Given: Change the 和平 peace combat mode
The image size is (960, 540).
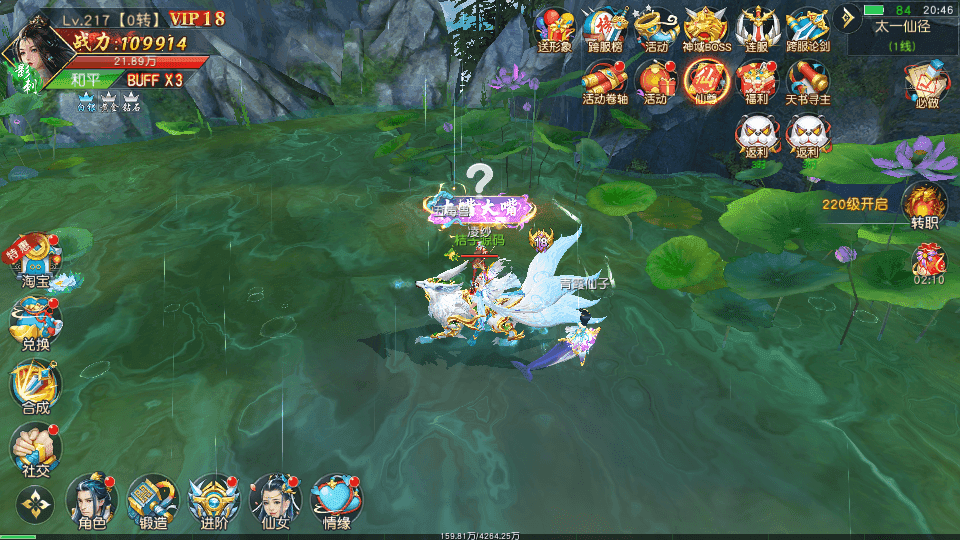Looking at the screenshot, I should tap(86, 80).
